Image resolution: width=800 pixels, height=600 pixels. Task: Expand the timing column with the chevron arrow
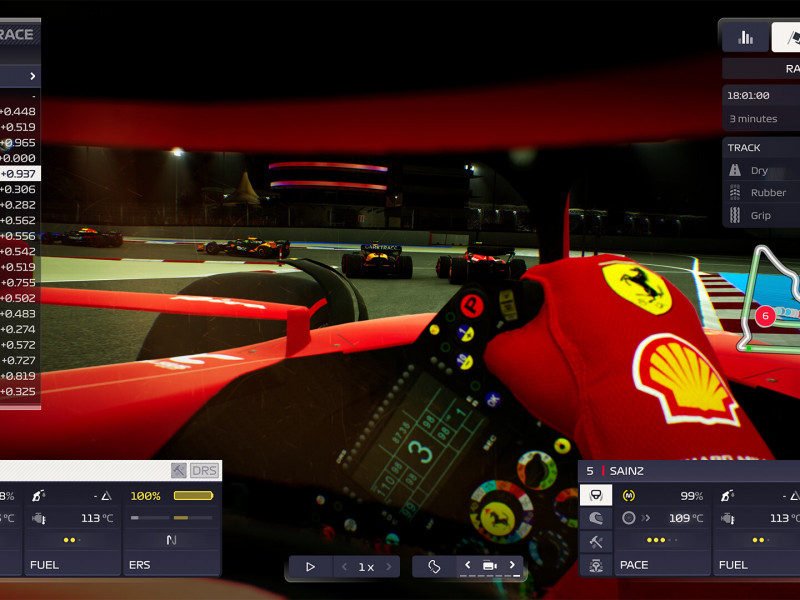point(32,76)
